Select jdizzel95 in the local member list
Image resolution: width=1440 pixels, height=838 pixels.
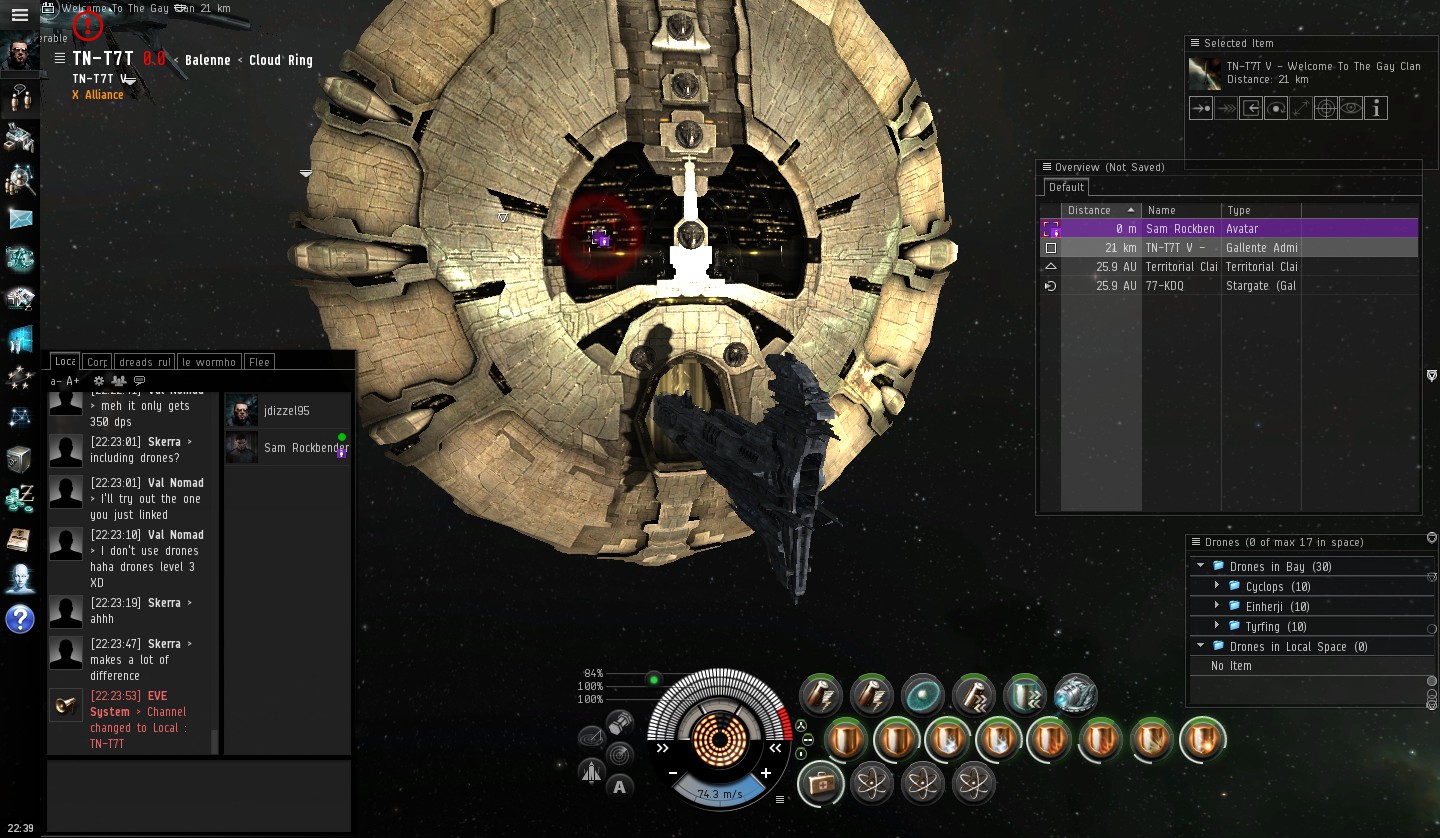click(286, 410)
